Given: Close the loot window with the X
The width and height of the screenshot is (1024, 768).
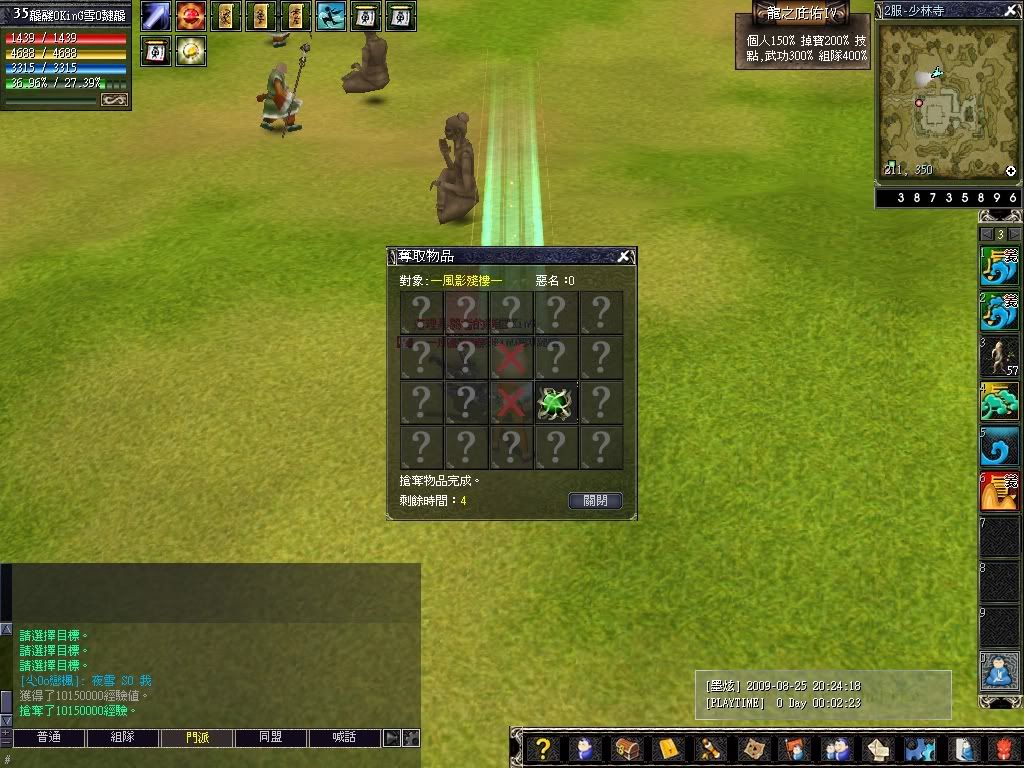Looking at the screenshot, I should point(624,257).
